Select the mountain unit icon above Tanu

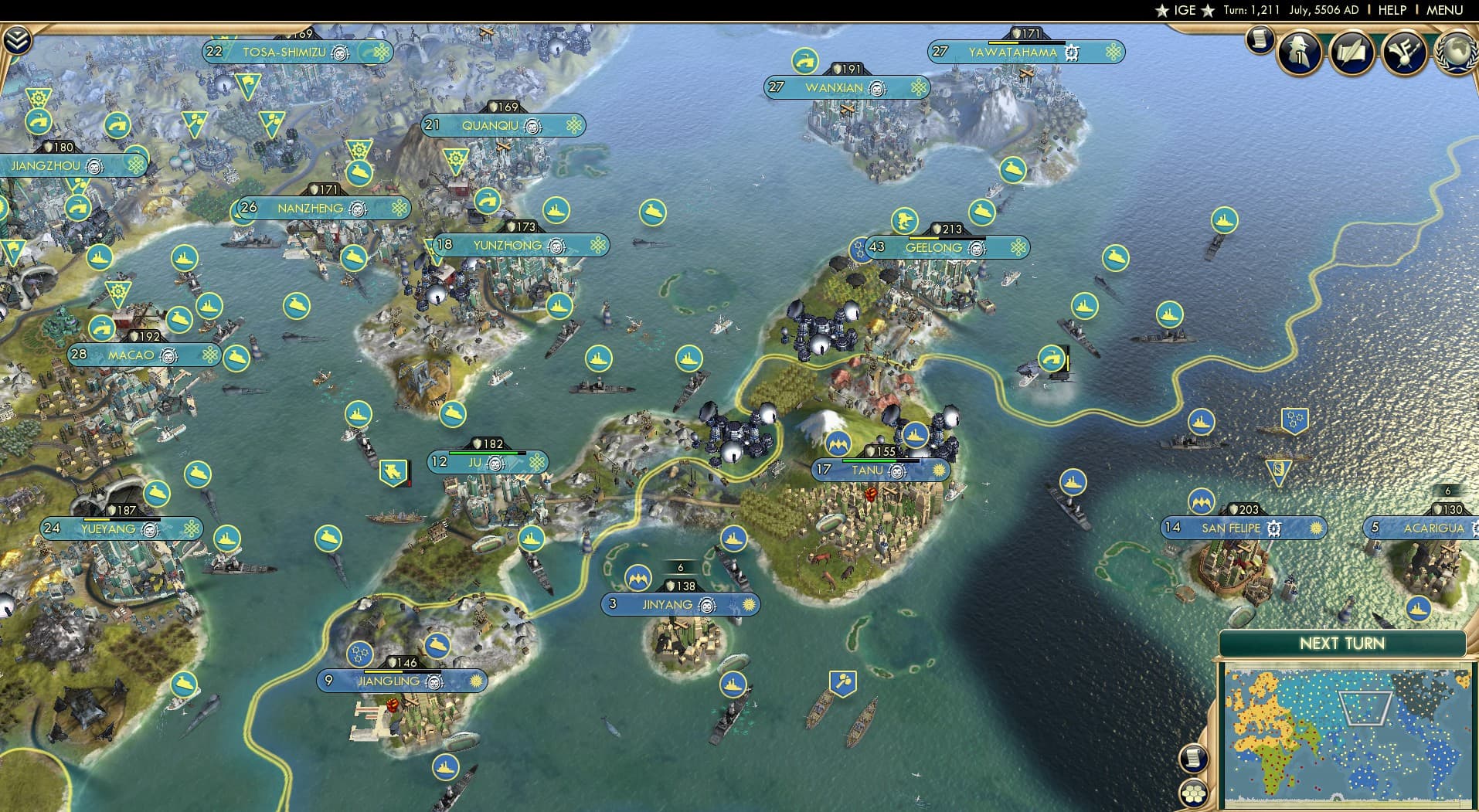coord(837,444)
